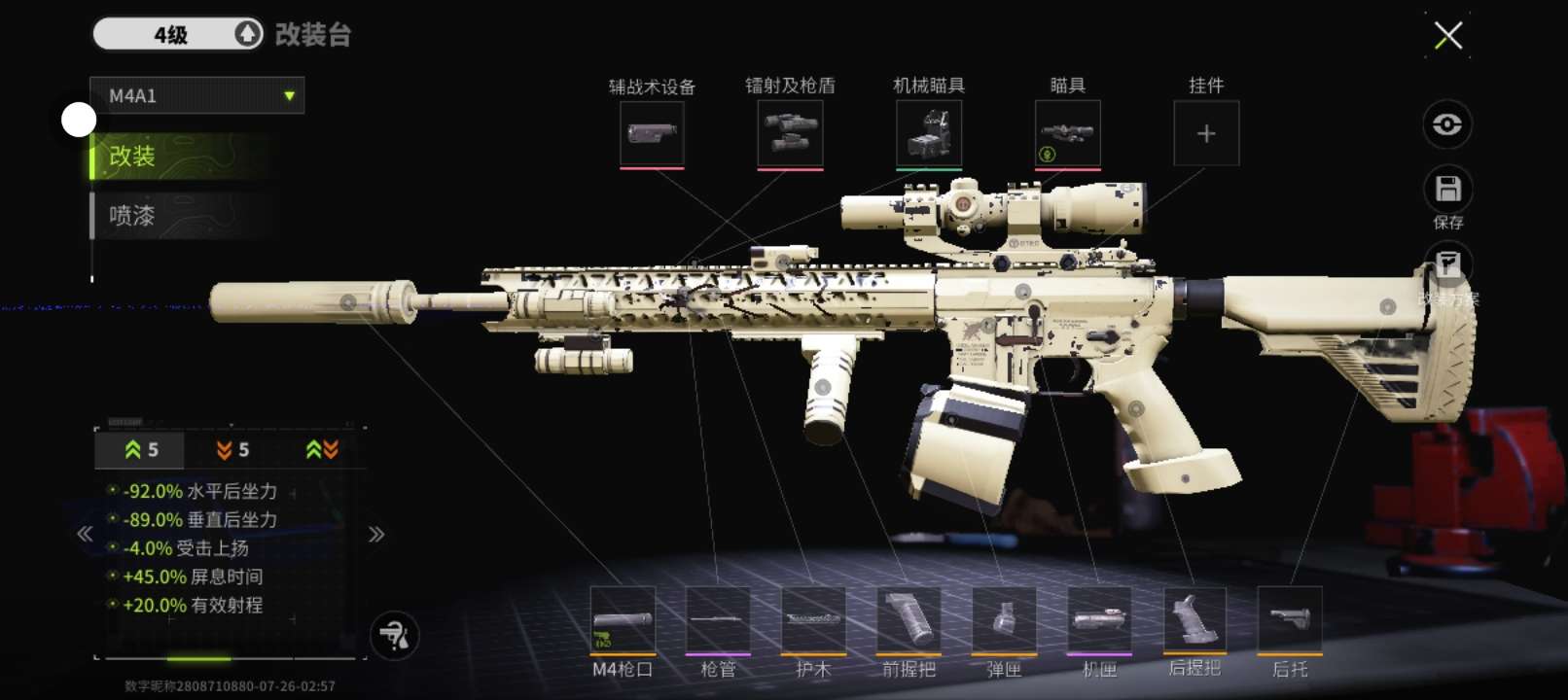Image resolution: width=1568 pixels, height=700 pixels.
Task: Select the 弹匣 magazine slot
Action: point(1004,619)
